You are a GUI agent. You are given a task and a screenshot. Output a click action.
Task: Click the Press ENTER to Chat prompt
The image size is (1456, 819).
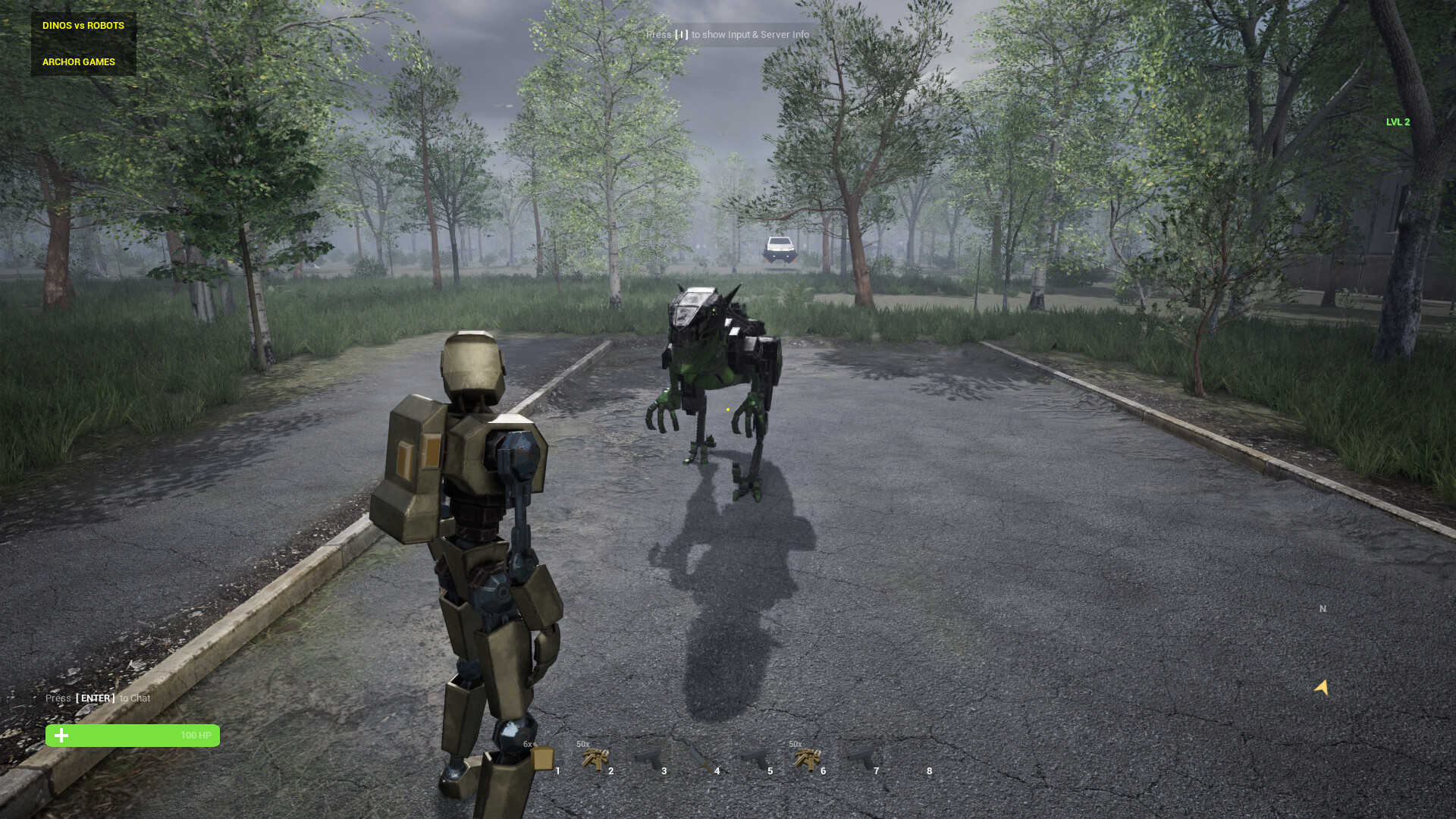[97, 698]
